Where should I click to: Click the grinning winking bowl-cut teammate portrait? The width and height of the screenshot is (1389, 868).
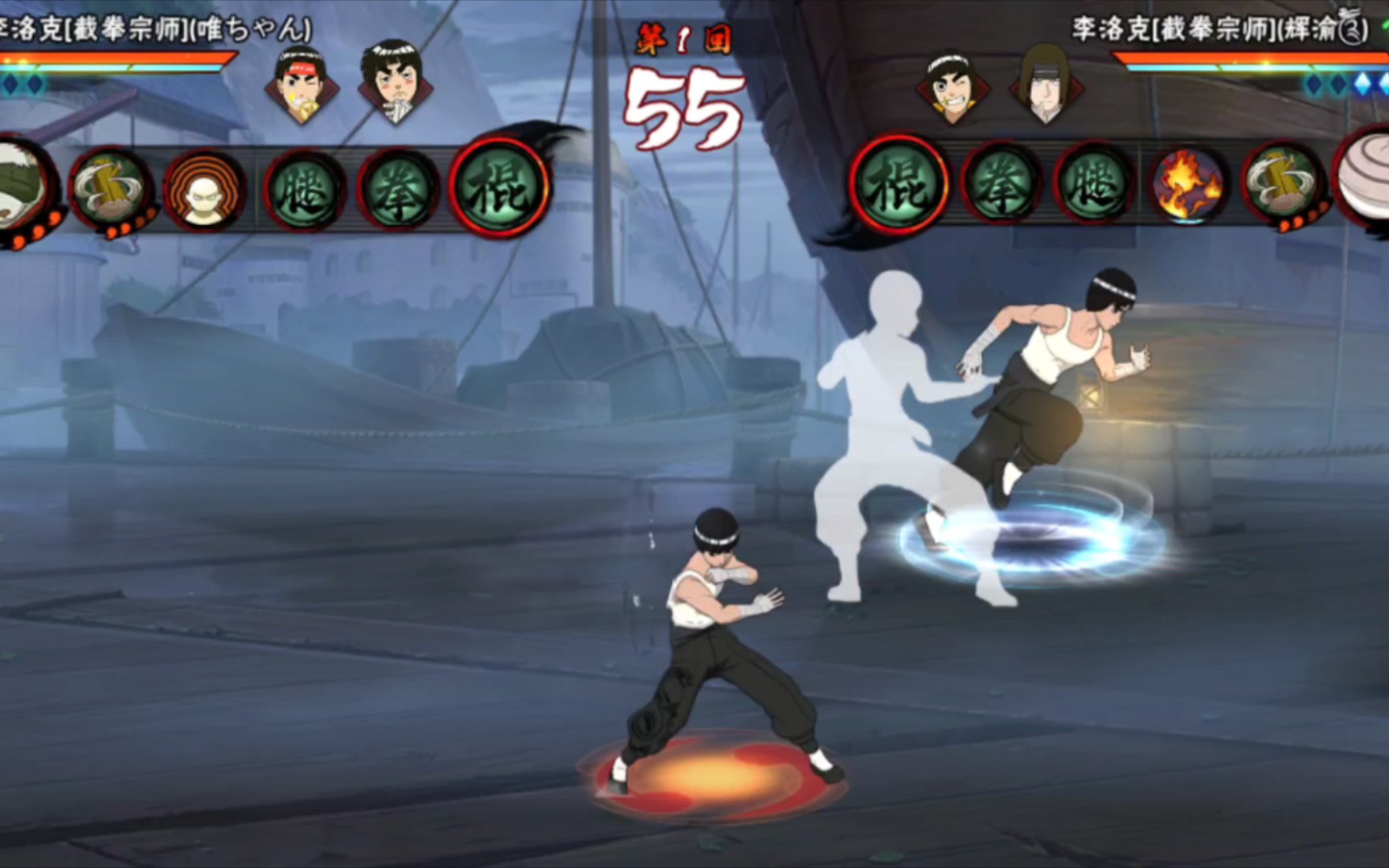[952, 87]
